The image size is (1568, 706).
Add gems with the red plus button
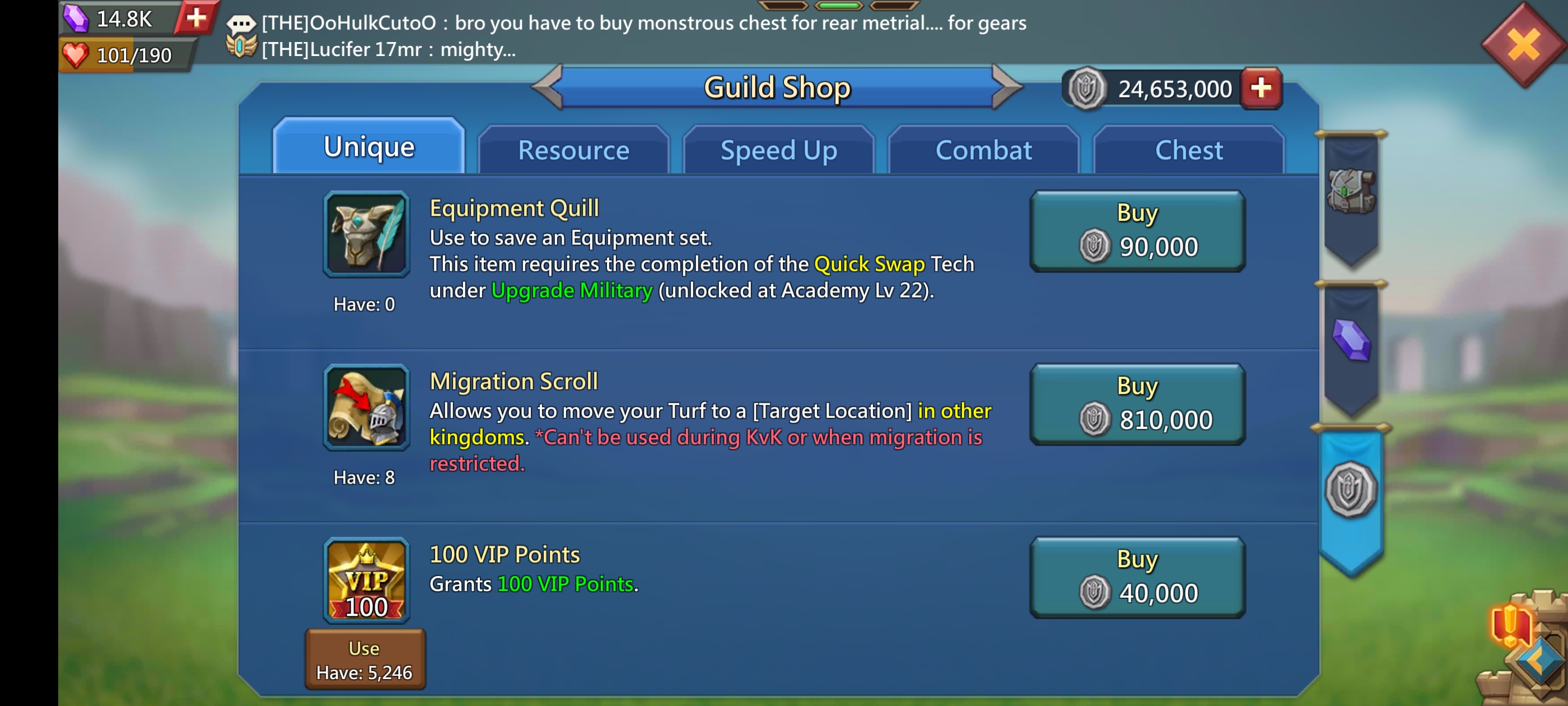tap(196, 18)
